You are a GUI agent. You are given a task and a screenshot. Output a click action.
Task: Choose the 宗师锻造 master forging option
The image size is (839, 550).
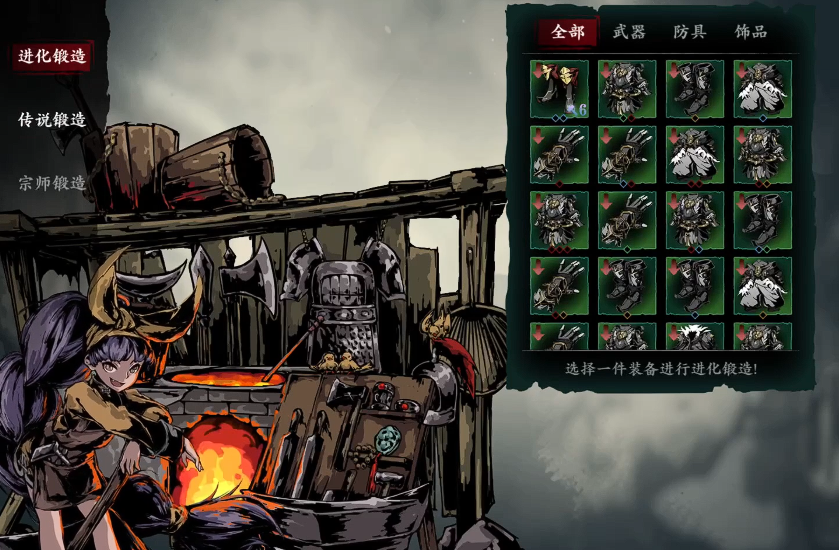[52, 184]
